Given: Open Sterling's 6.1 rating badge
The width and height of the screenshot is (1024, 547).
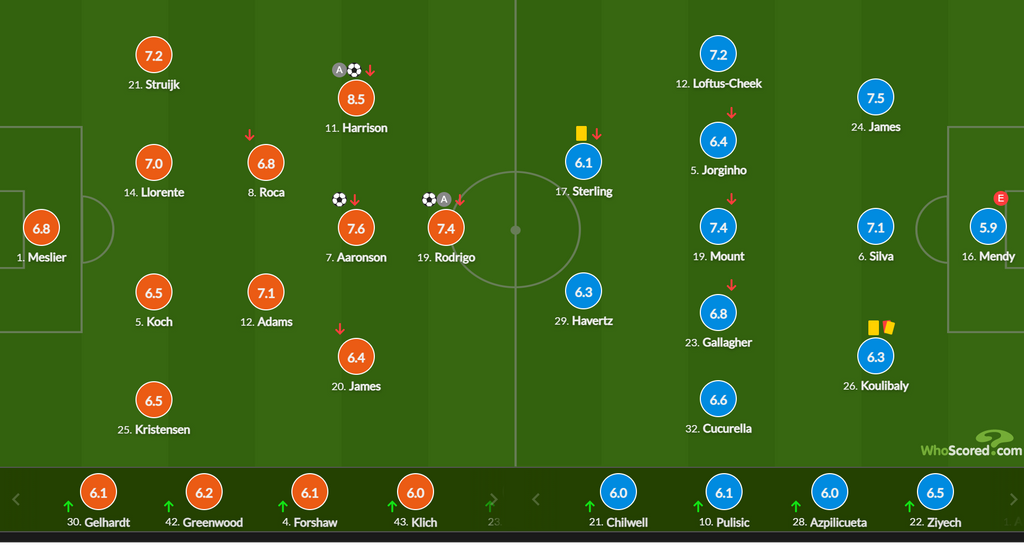Looking at the screenshot, I should pyautogui.click(x=585, y=162).
